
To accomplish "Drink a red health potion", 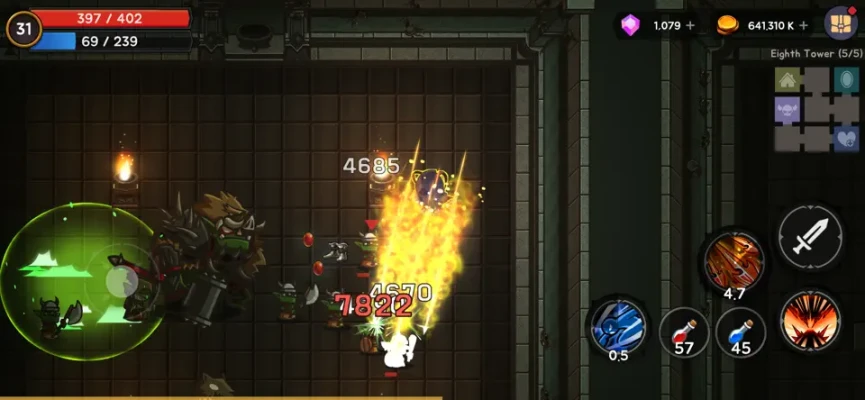I will (x=684, y=333).
